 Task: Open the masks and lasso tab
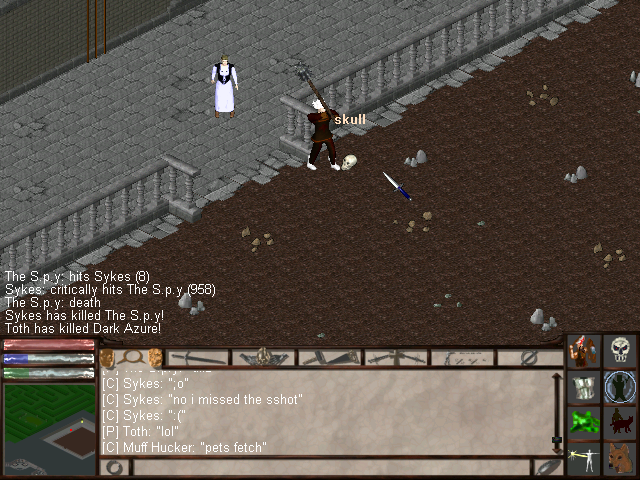(132, 357)
